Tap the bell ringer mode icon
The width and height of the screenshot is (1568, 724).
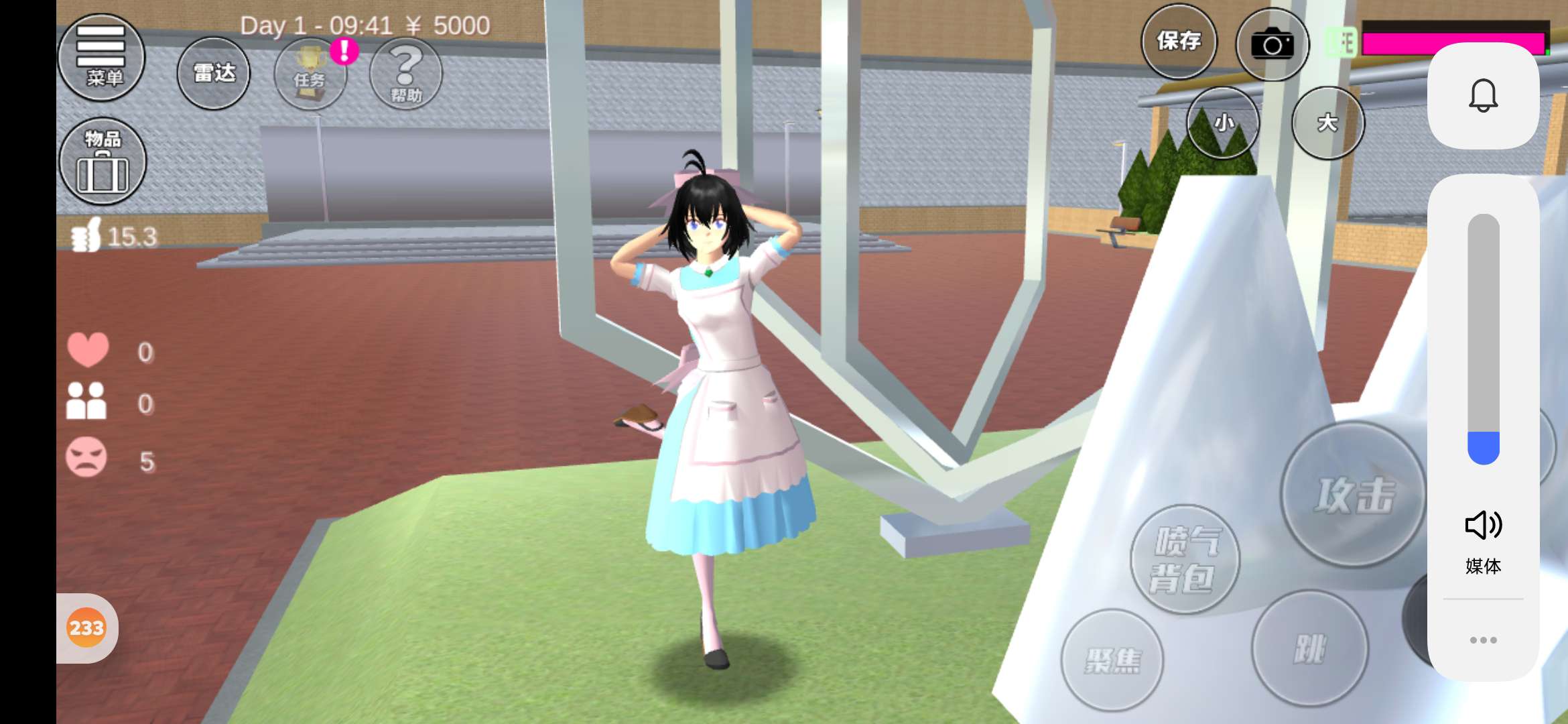[x=1483, y=95]
